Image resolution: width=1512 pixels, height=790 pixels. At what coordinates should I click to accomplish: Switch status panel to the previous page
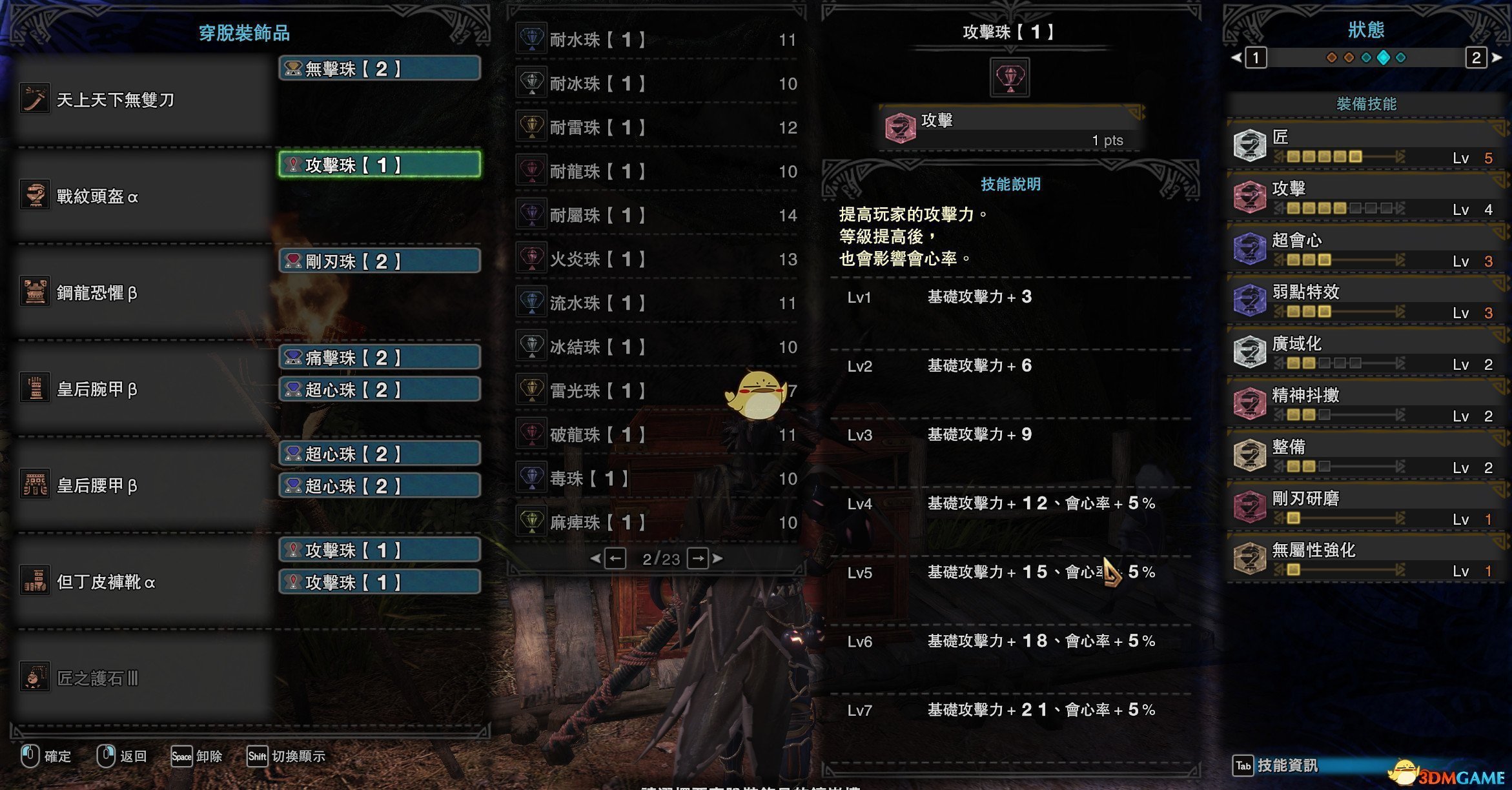1255,58
